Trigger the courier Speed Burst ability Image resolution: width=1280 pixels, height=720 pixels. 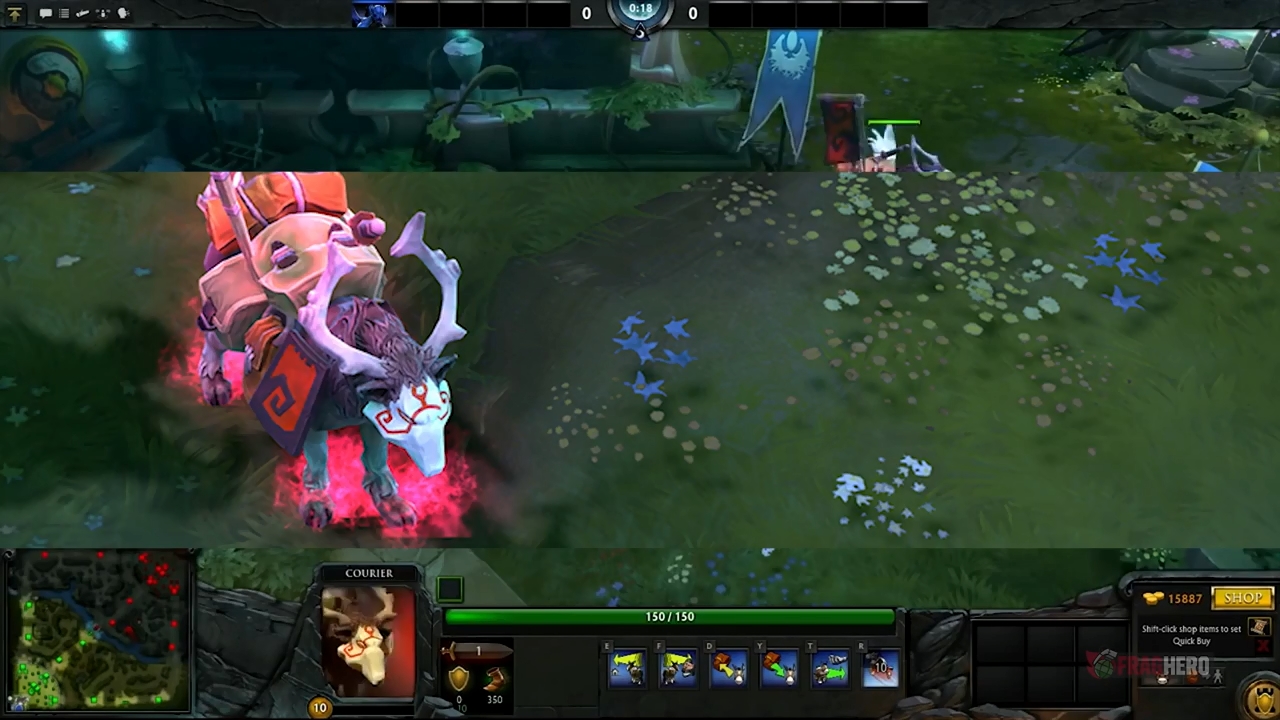click(x=881, y=667)
